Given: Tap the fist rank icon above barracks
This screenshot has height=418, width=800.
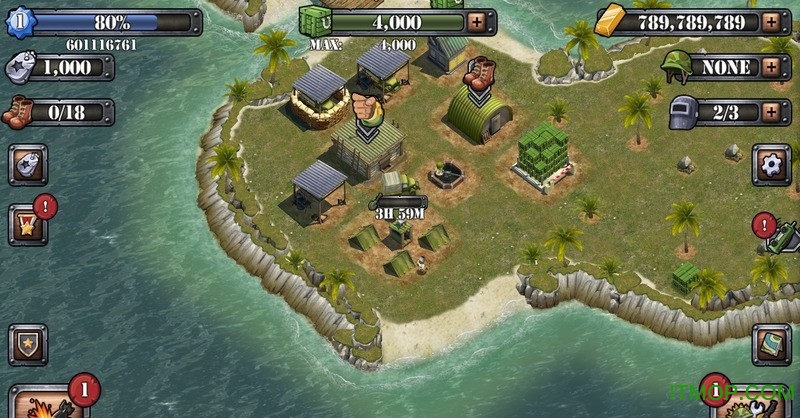Looking at the screenshot, I should click(365, 108).
